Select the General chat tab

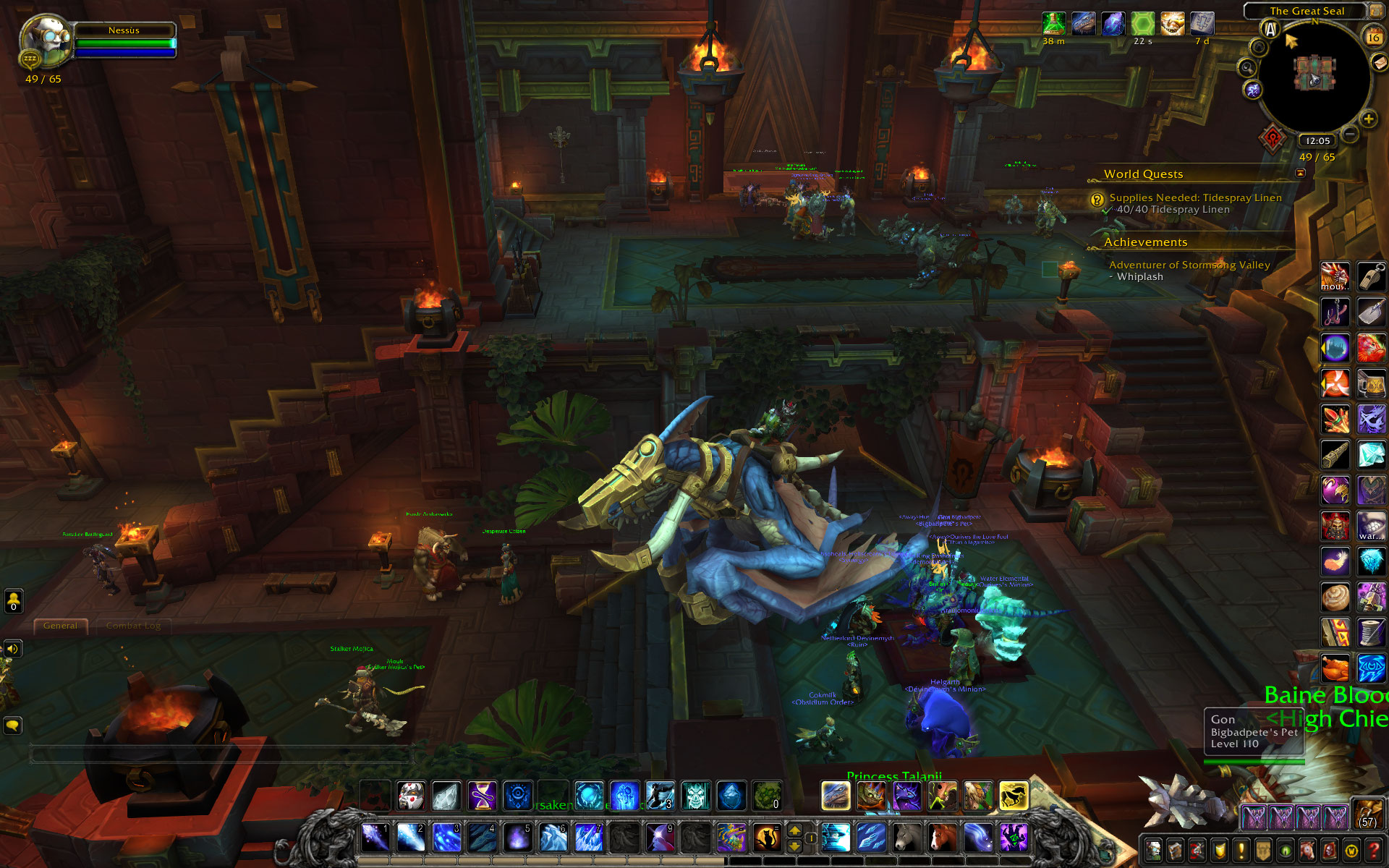click(60, 626)
